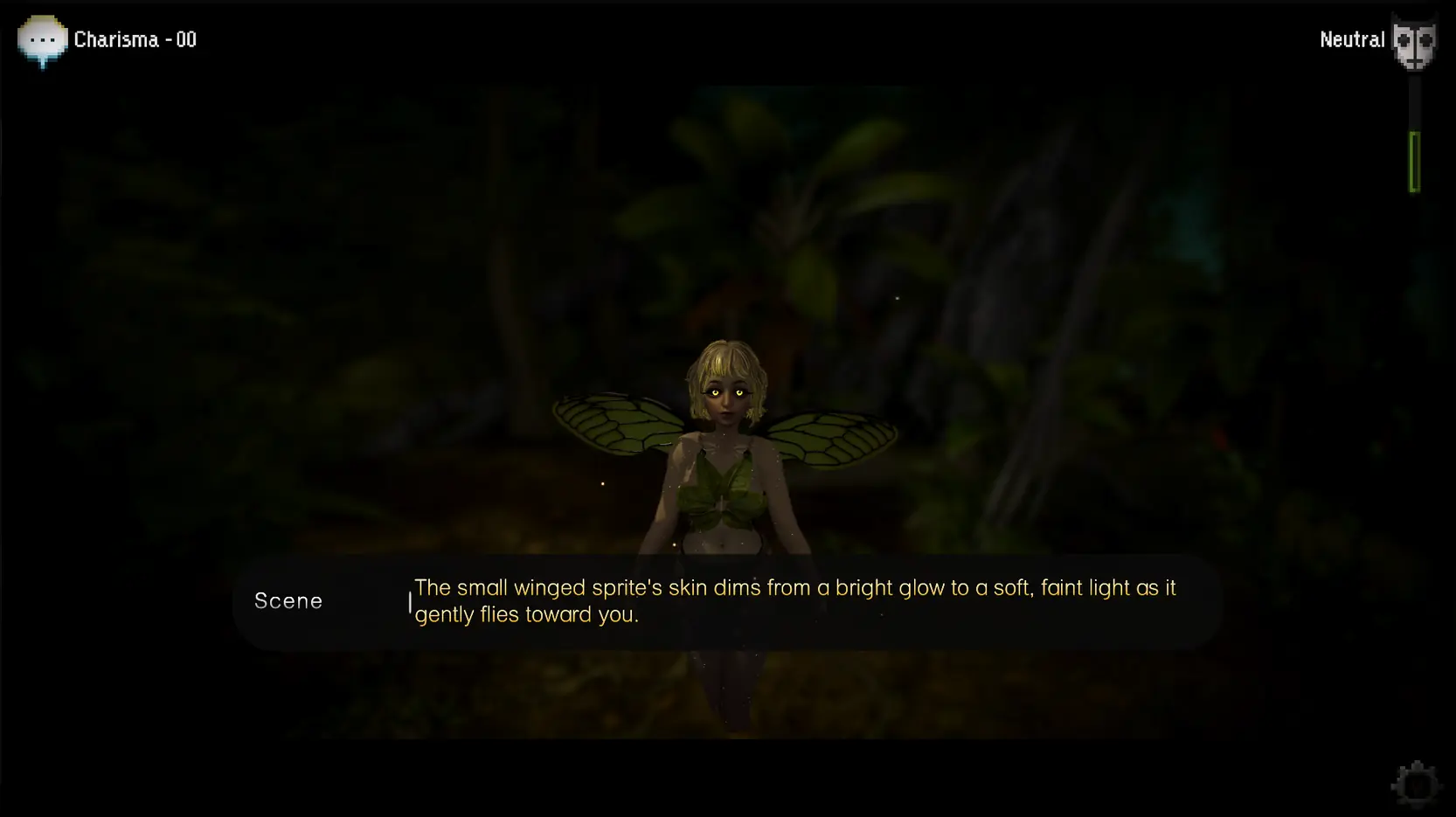Open settings with the gear icon
Viewport: 1456px width, 817px height.
(1415, 784)
